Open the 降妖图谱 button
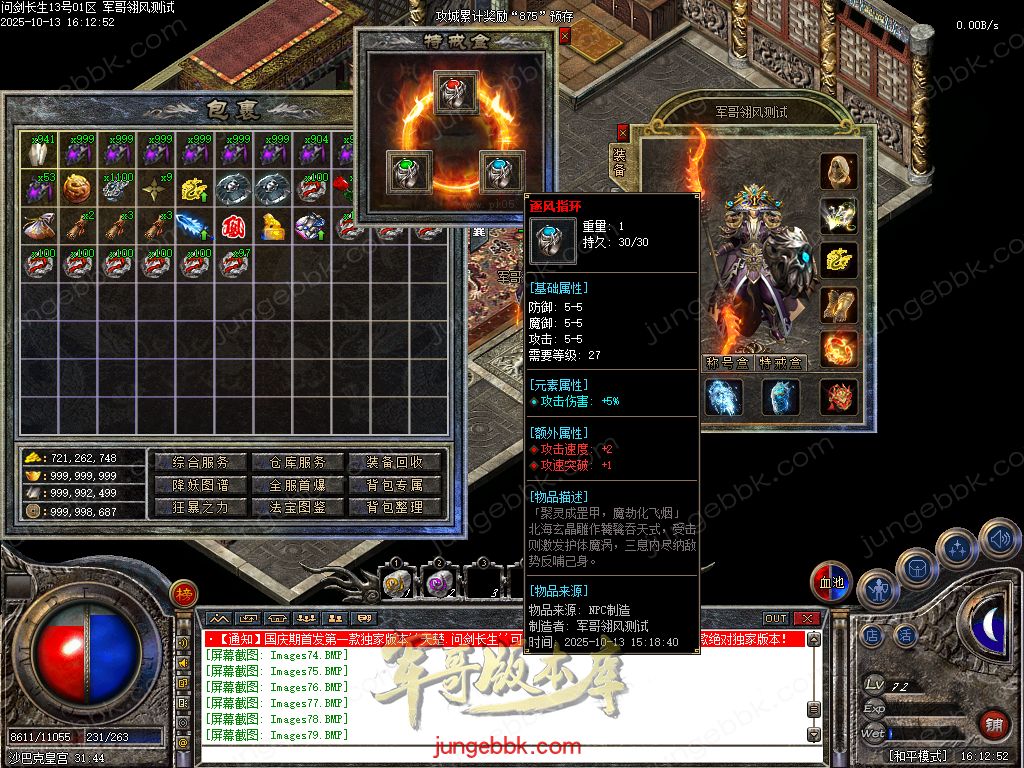The image size is (1024, 768). click(201, 485)
